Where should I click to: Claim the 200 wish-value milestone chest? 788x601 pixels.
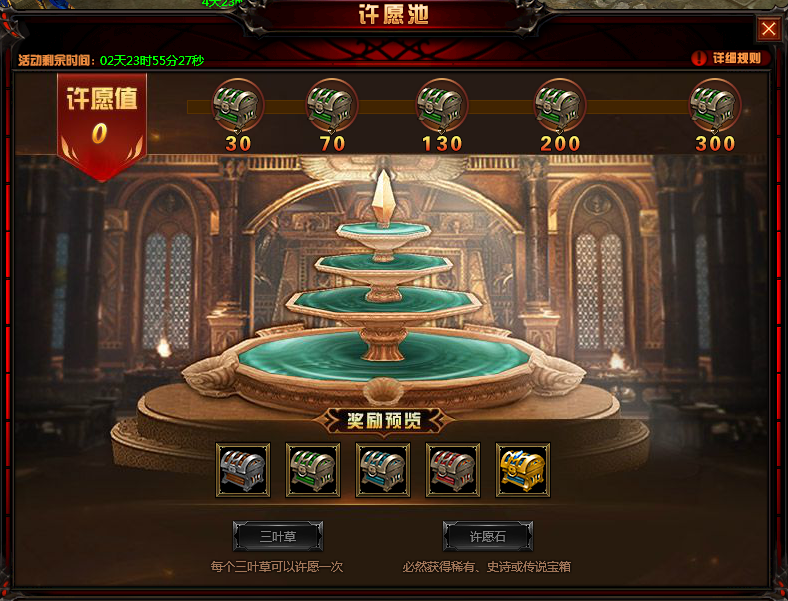coord(560,103)
